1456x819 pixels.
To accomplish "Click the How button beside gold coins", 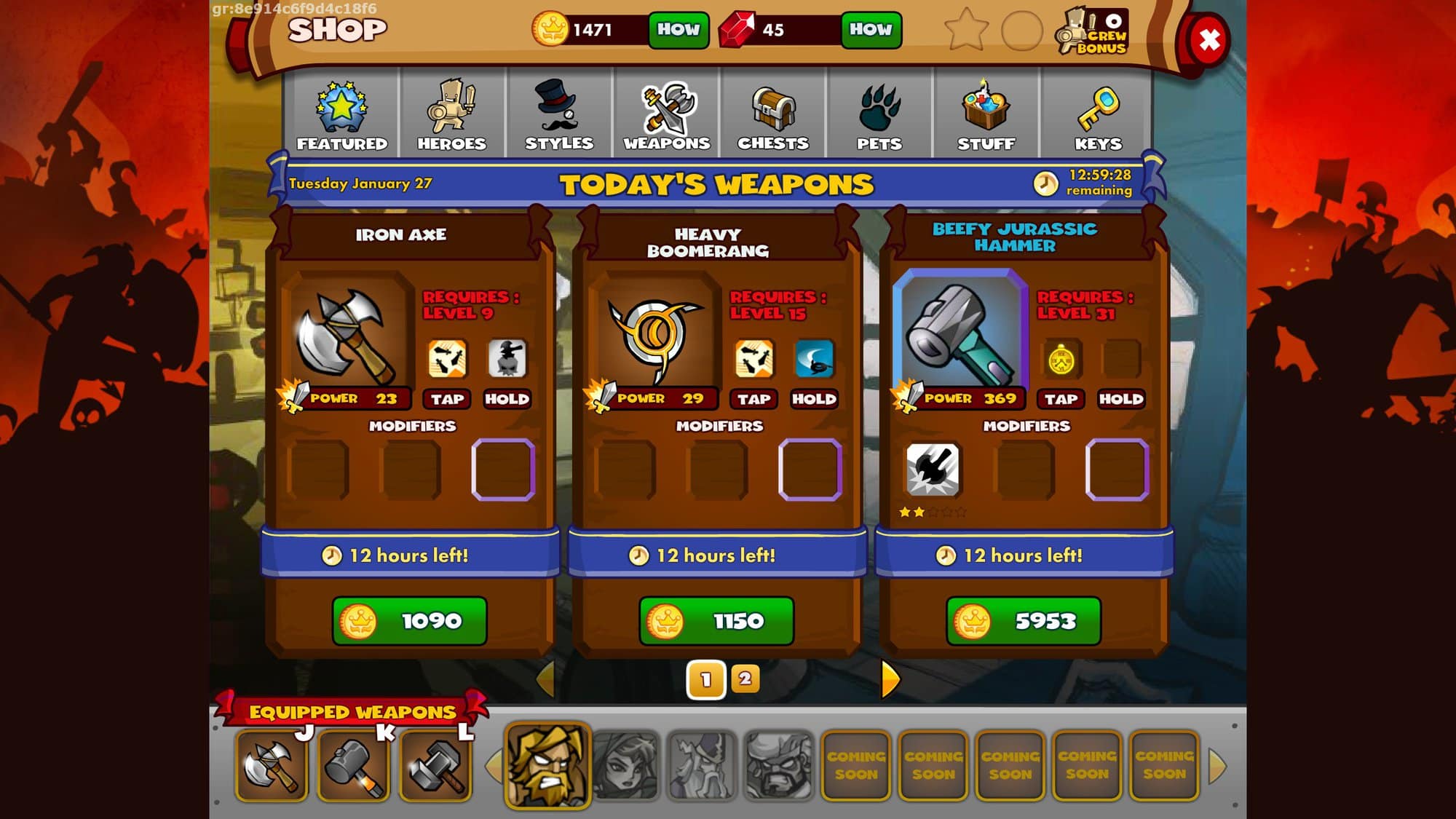I will (678, 30).
